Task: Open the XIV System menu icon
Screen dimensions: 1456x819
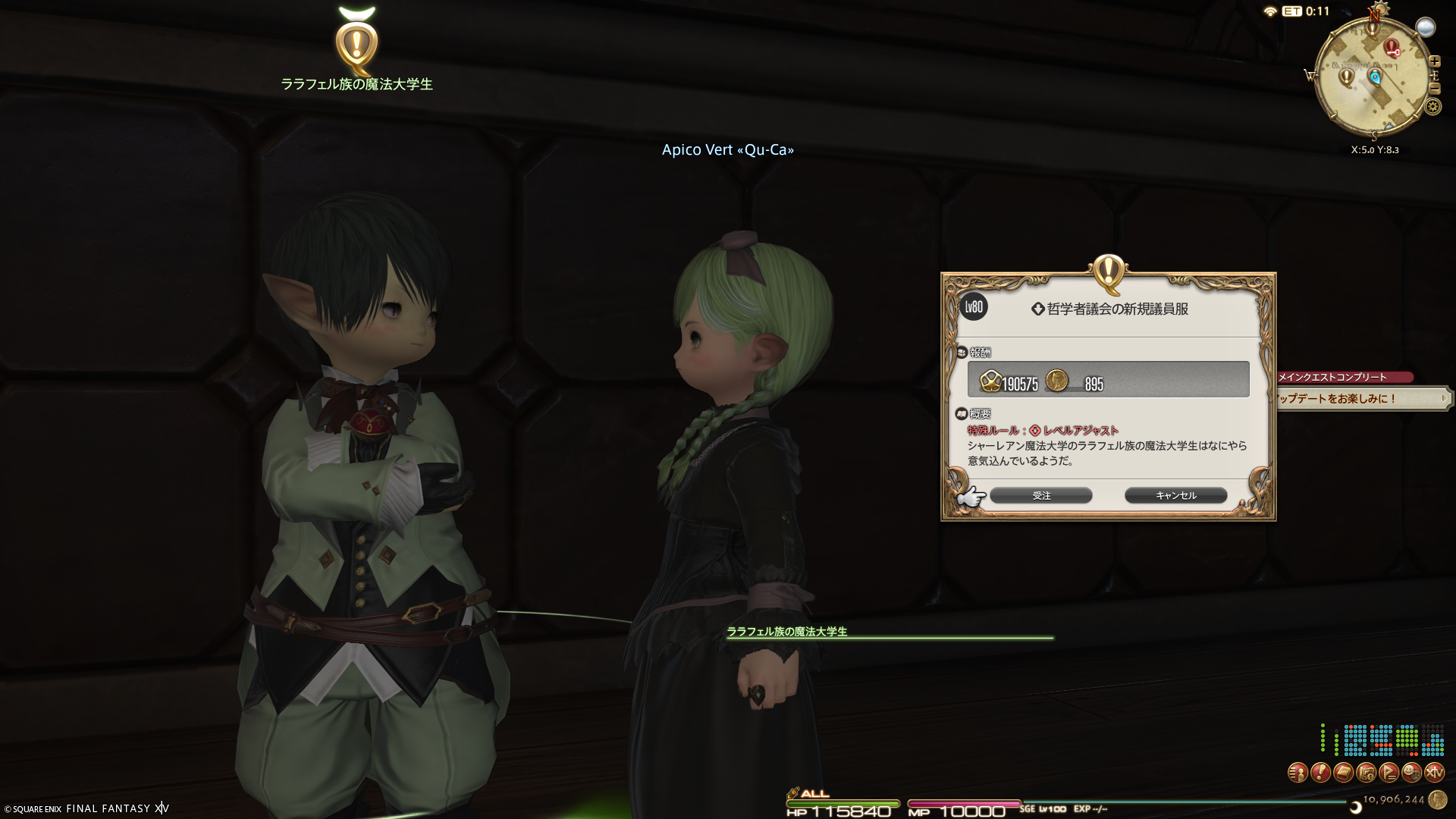Action: tap(1434, 773)
